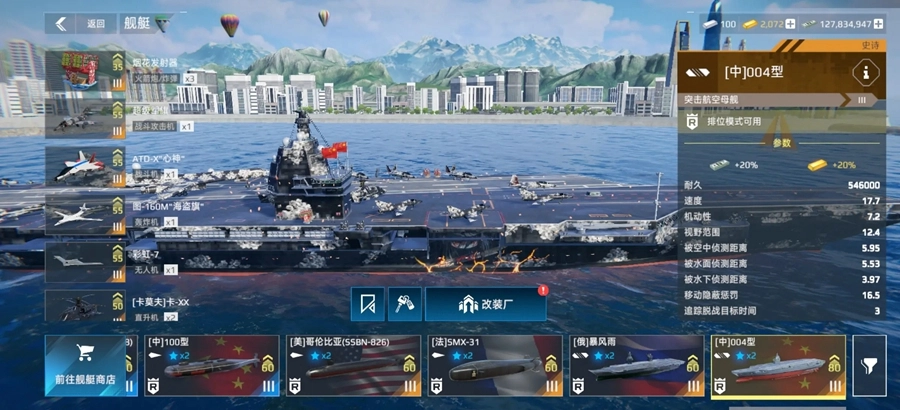The image size is (900, 410).
Task: Open the 改装厂 refit workshop
Action: coord(485,304)
